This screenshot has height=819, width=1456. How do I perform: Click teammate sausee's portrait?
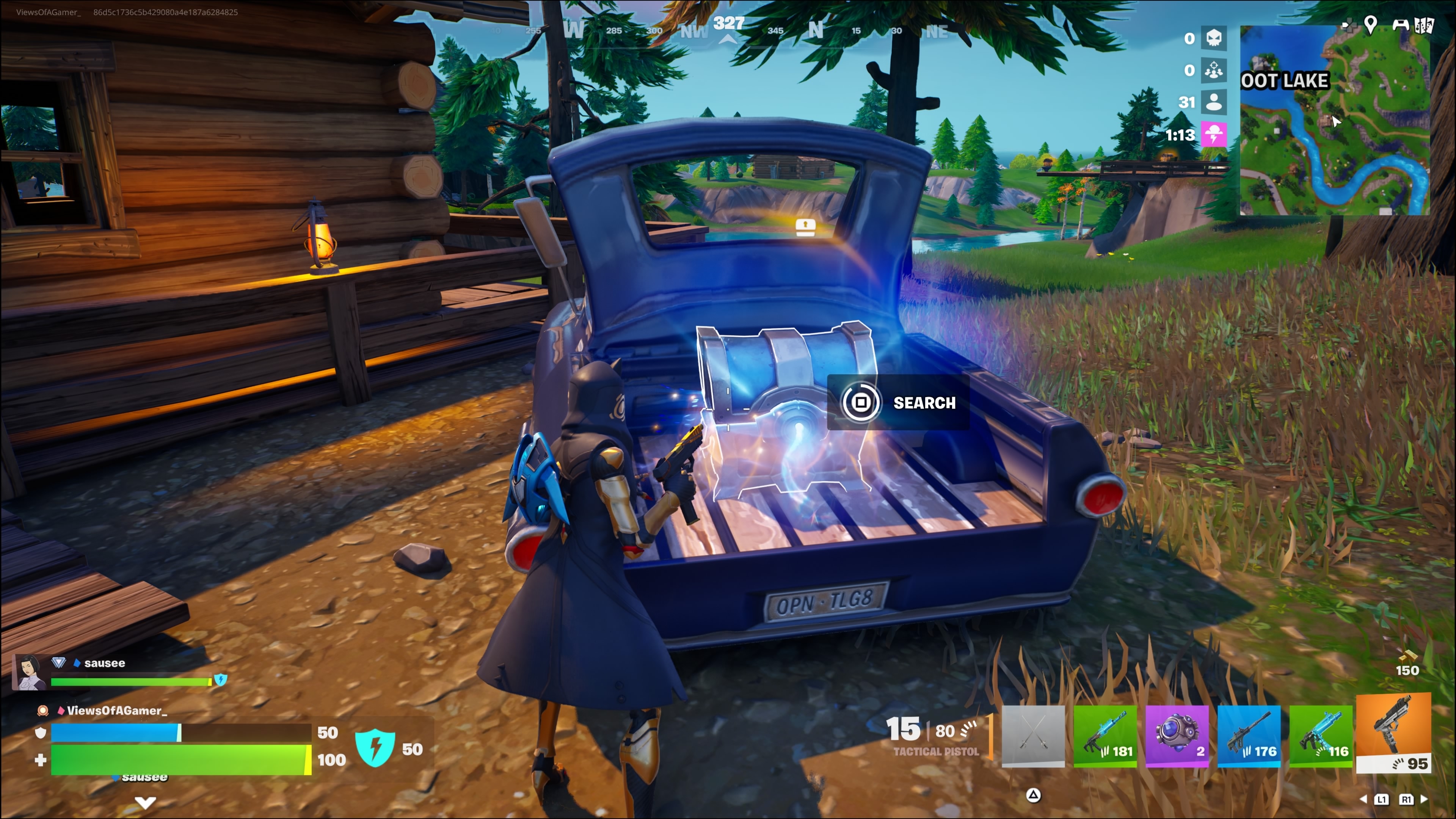coord(30,672)
